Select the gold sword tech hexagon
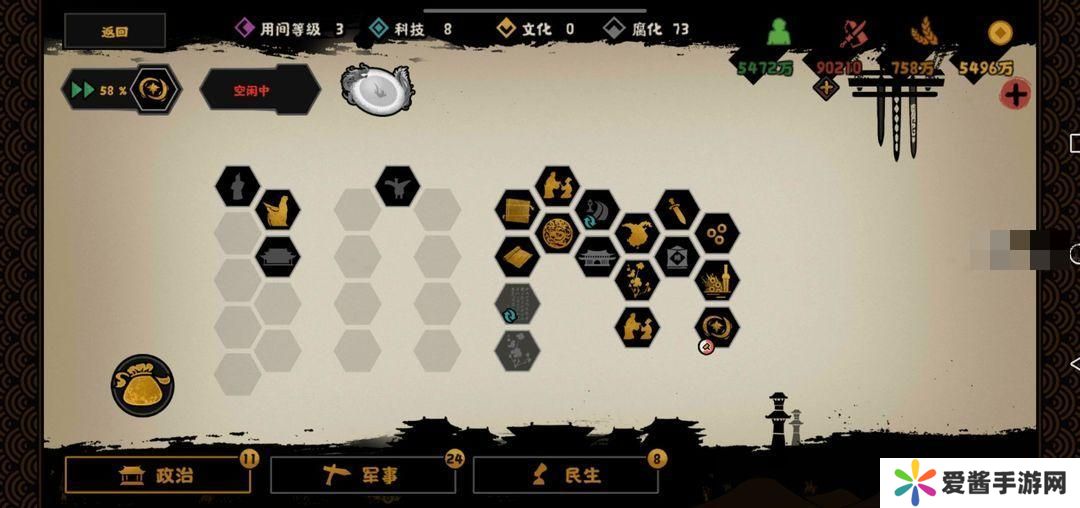Image resolution: width=1080 pixels, height=508 pixels. (677, 210)
